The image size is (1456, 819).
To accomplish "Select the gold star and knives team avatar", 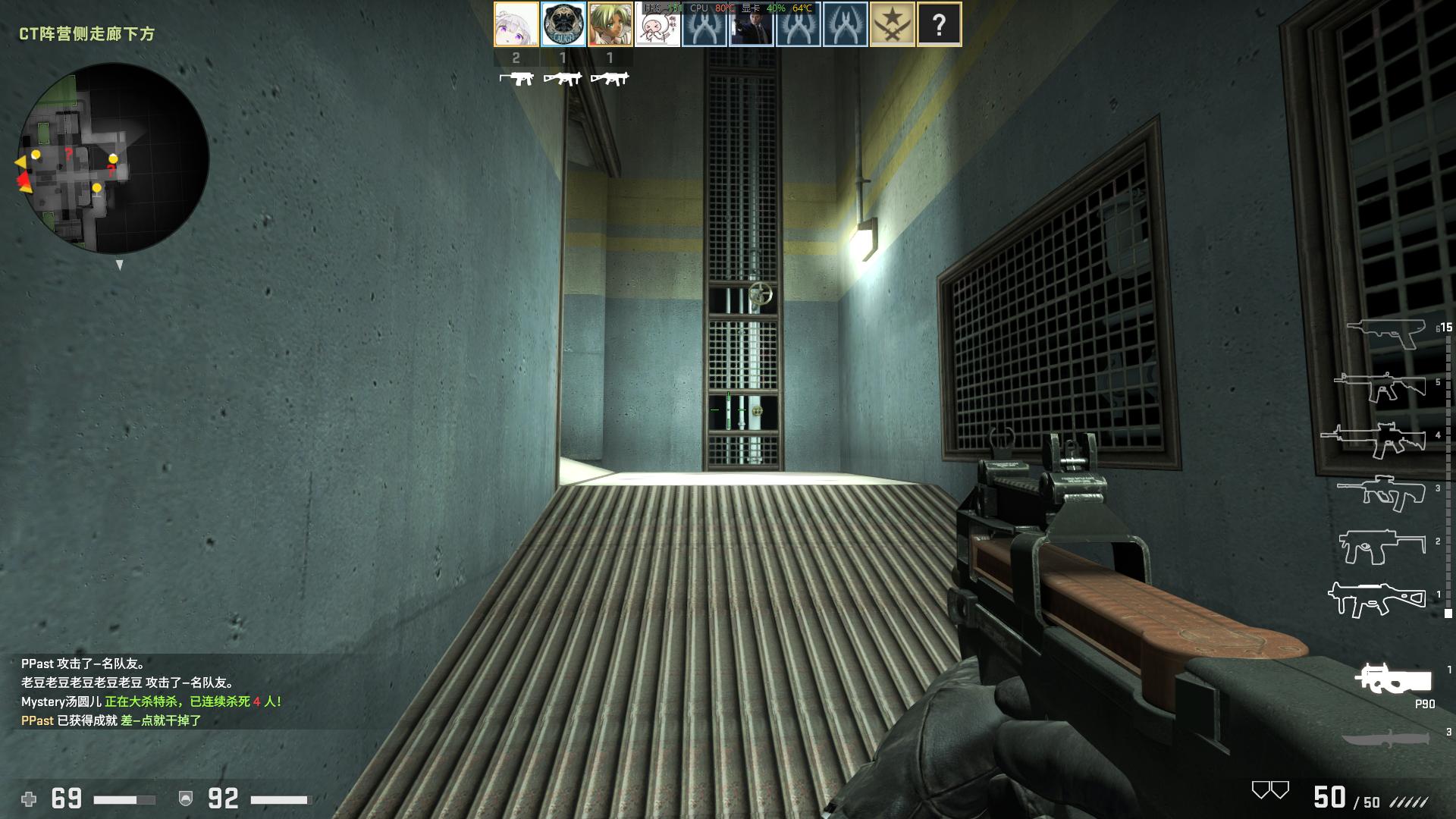I will click(893, 24).
